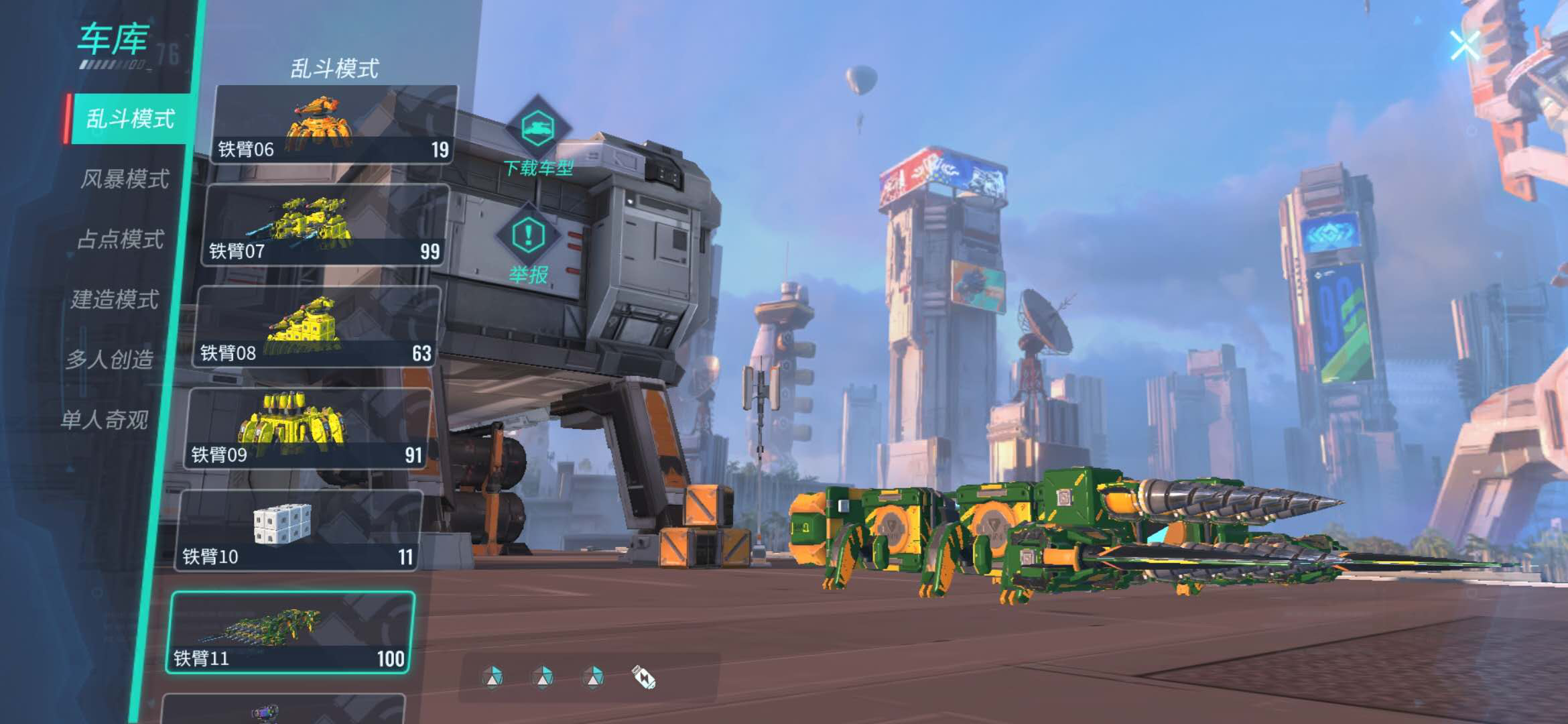Switch to 多人创造 tab
Screen dimensions: 1568x724
click(x=110, y=360)
